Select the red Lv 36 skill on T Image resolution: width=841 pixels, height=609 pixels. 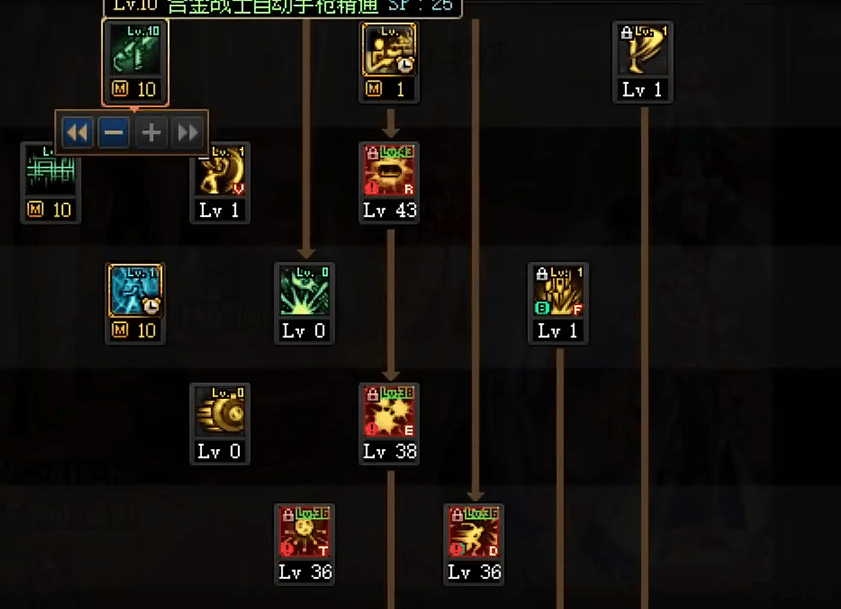coord(304,533)
